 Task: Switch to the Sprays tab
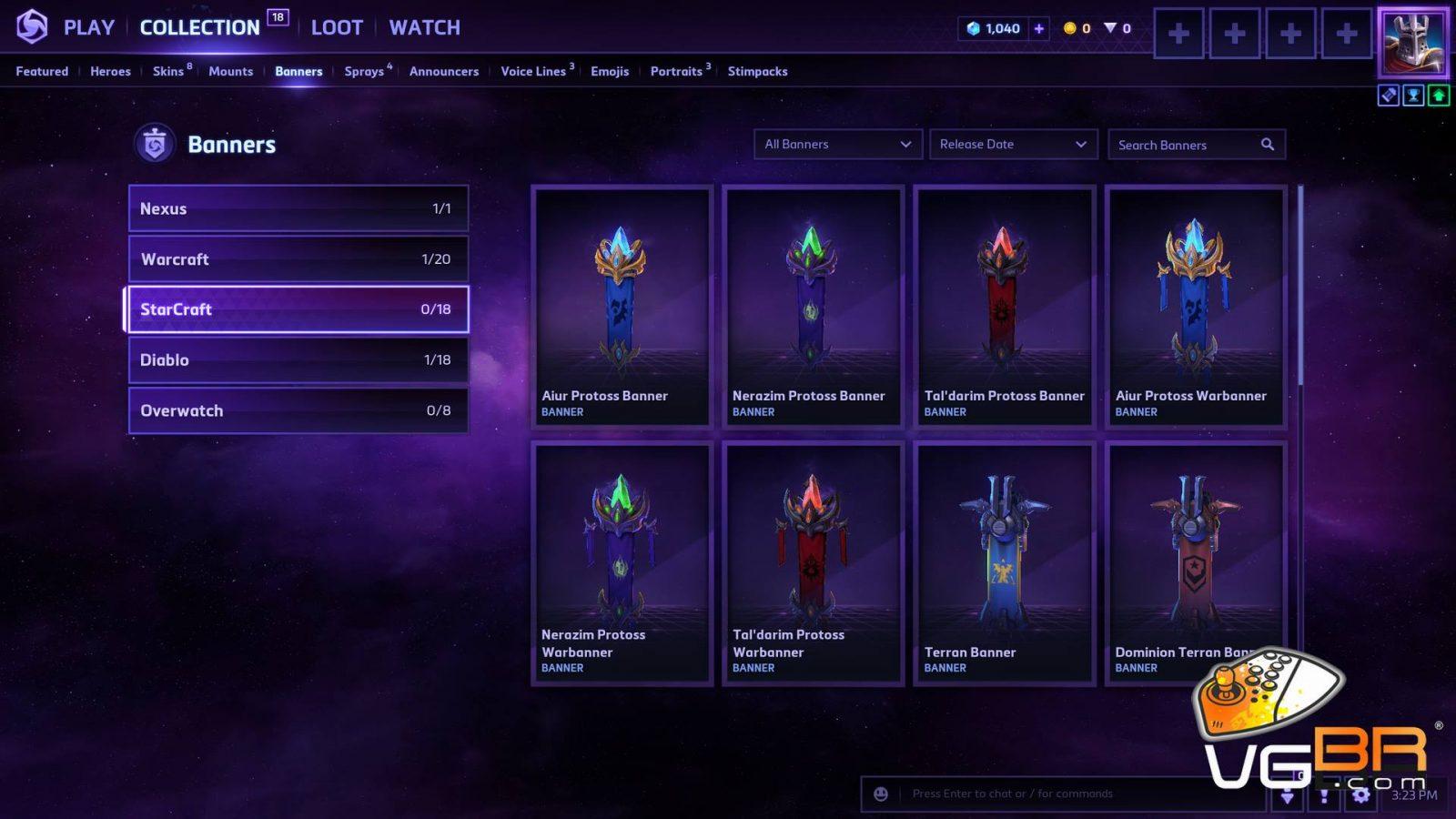point(364,71)
